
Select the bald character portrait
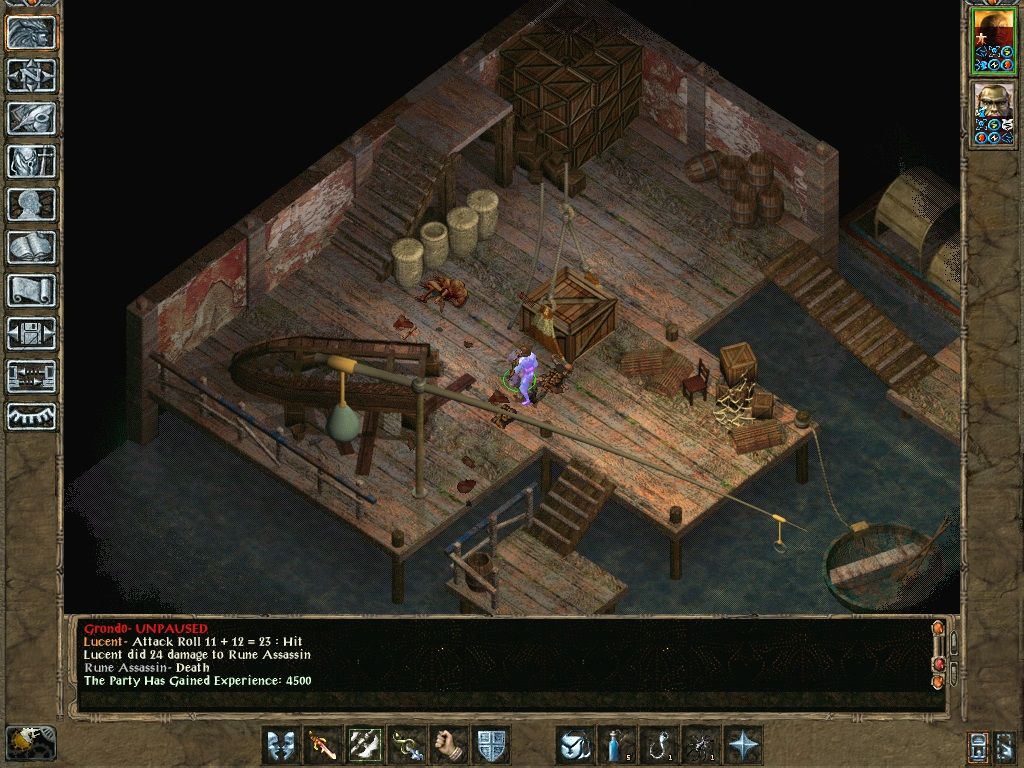(x=994, y=113)
